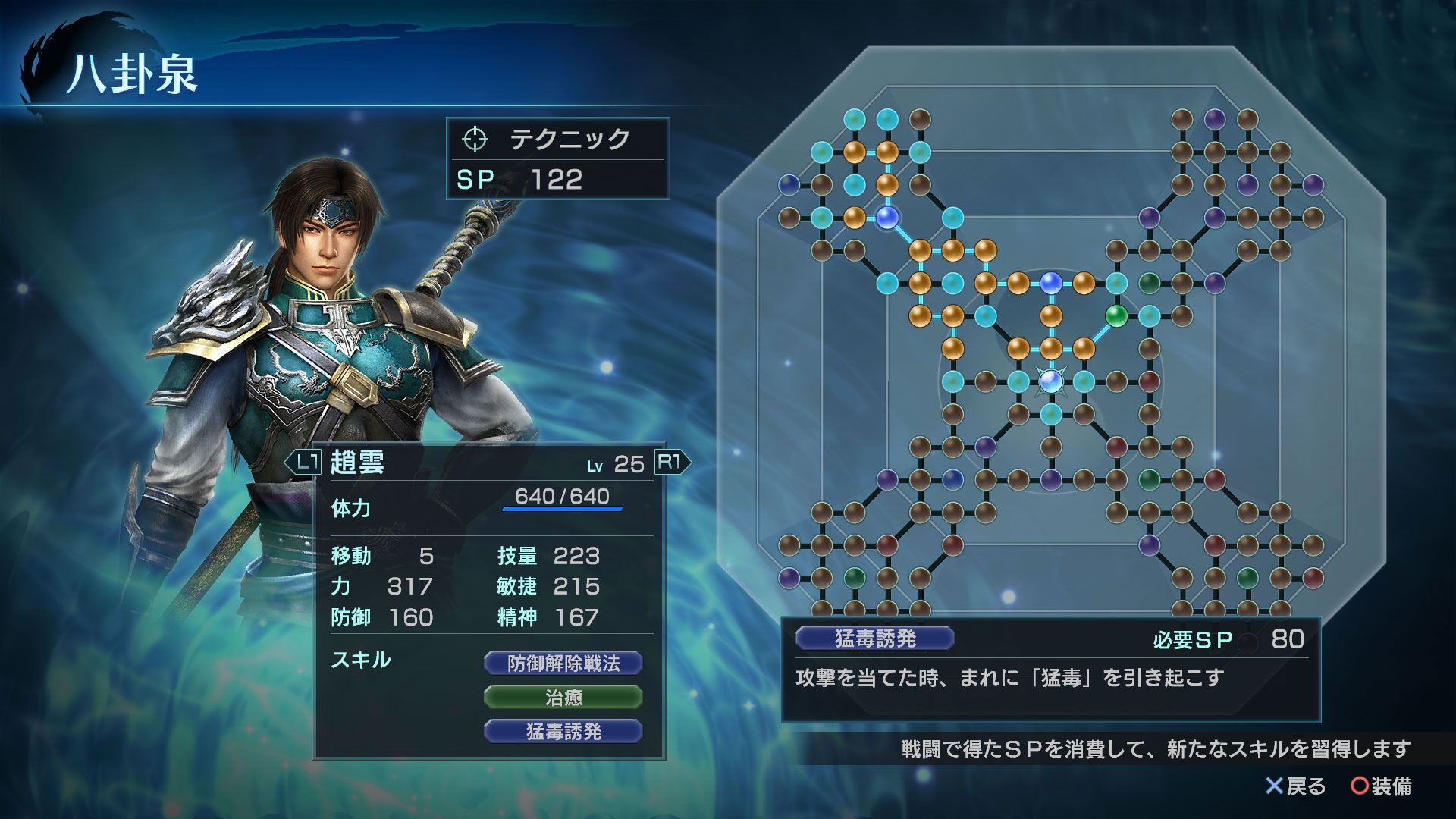Select the glowing node under the star cursor
The width and height of the screenshot is (1456, 819).
[x=1050, y=381]
